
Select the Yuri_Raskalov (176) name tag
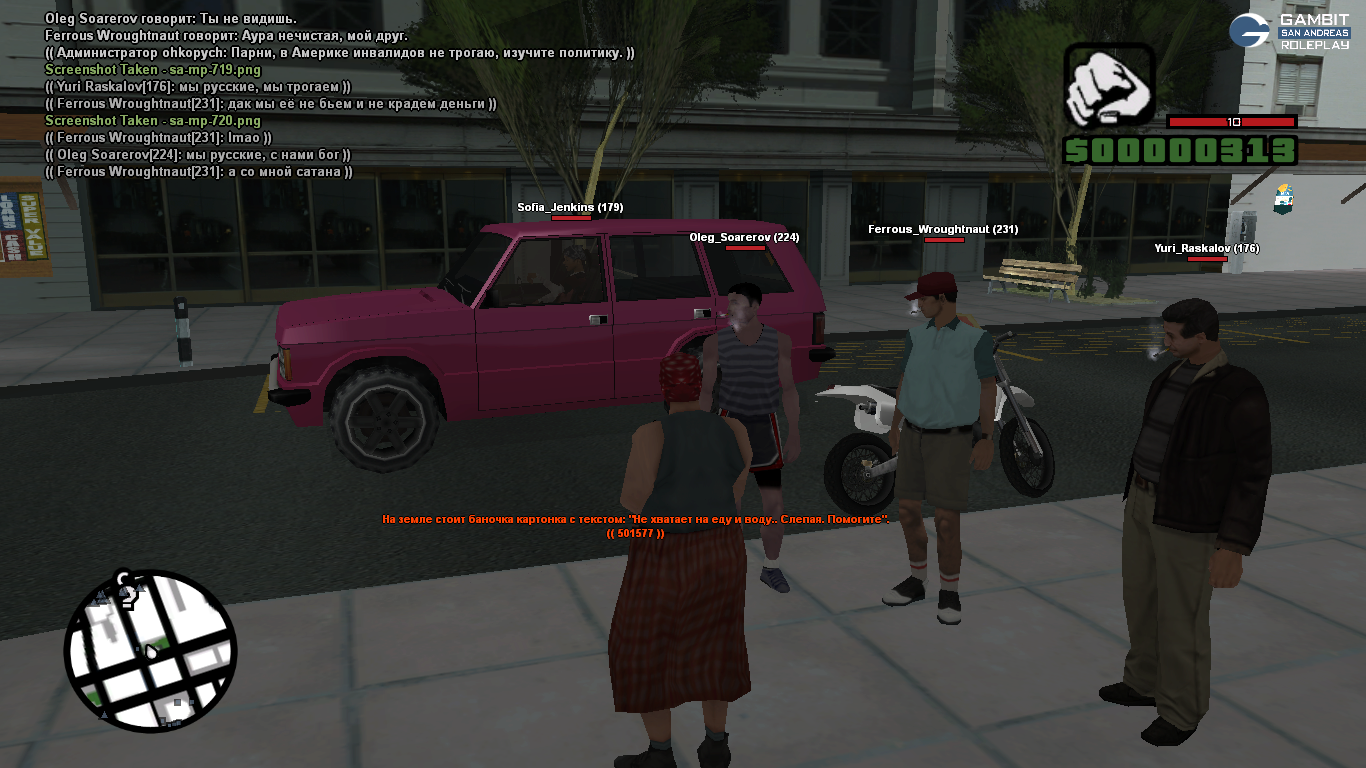1206,248
